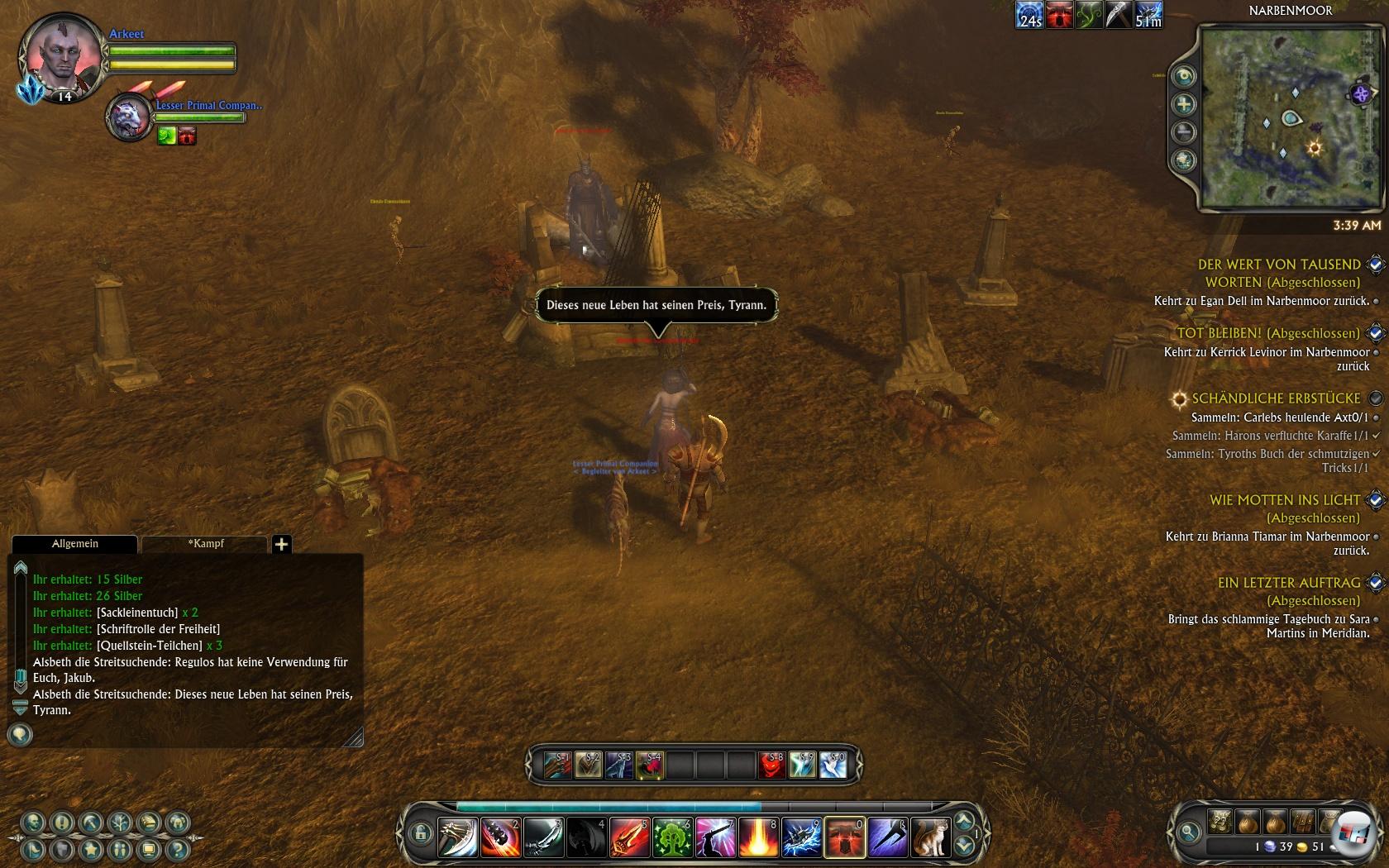
Task: Open the world map globe button
Action: point(1184,160)
